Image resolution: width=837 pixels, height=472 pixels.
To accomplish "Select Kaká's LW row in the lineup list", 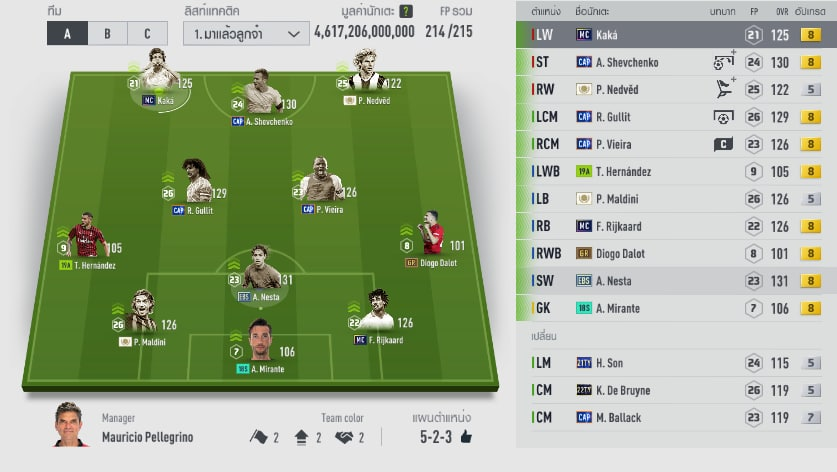I will point(676,35).
